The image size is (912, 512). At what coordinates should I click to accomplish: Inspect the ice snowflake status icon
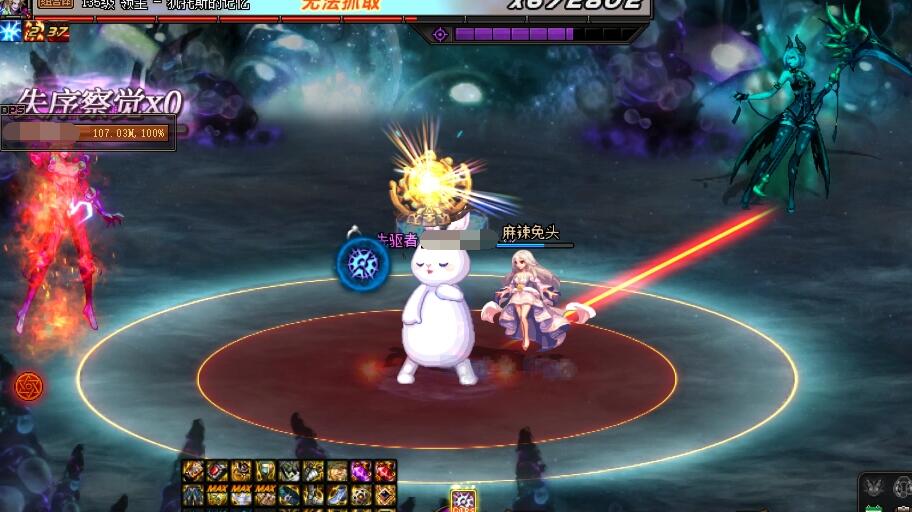11,31
